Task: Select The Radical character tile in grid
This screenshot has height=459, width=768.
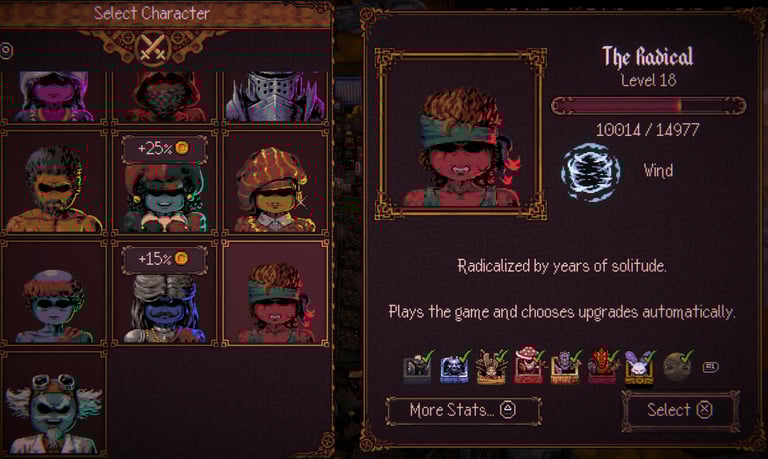Action: point(275,295)
